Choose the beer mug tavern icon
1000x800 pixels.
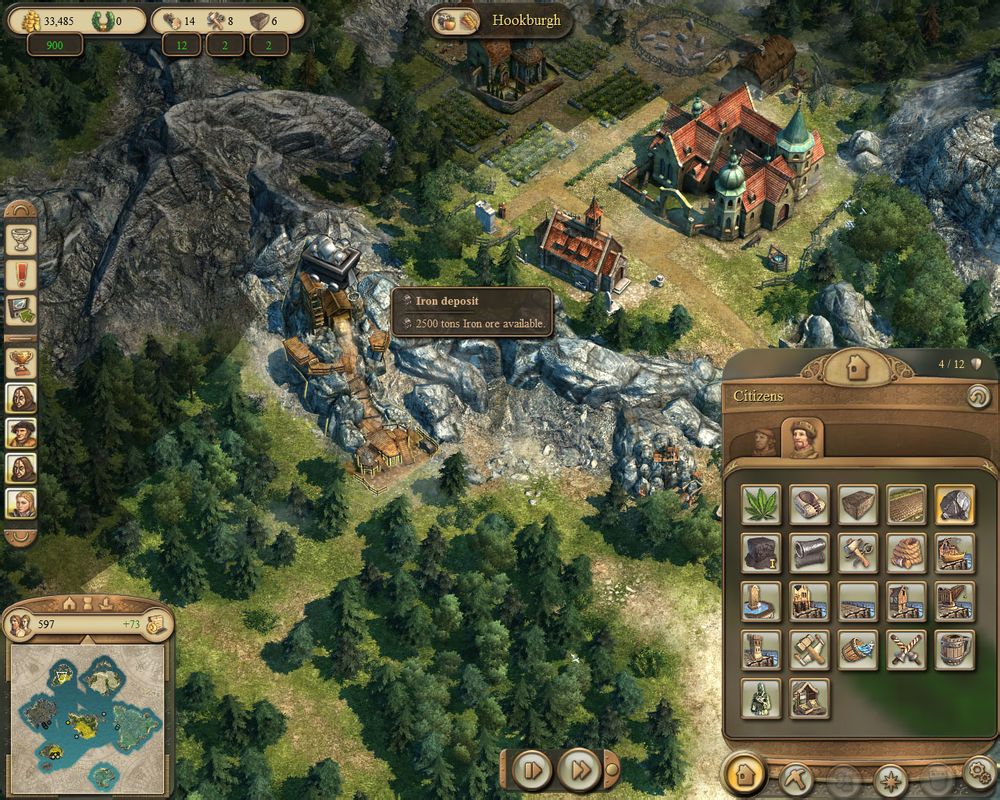click(x=955, y=650)
